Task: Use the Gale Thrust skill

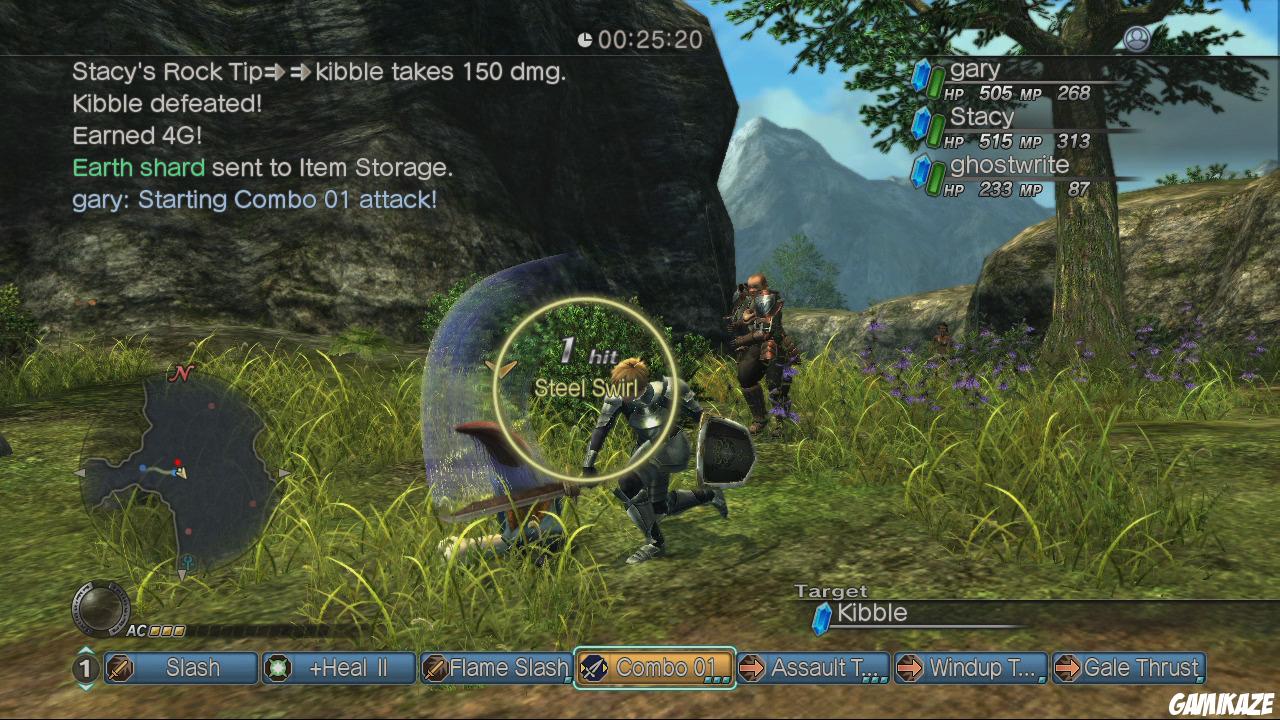Action: (1129, 668)
